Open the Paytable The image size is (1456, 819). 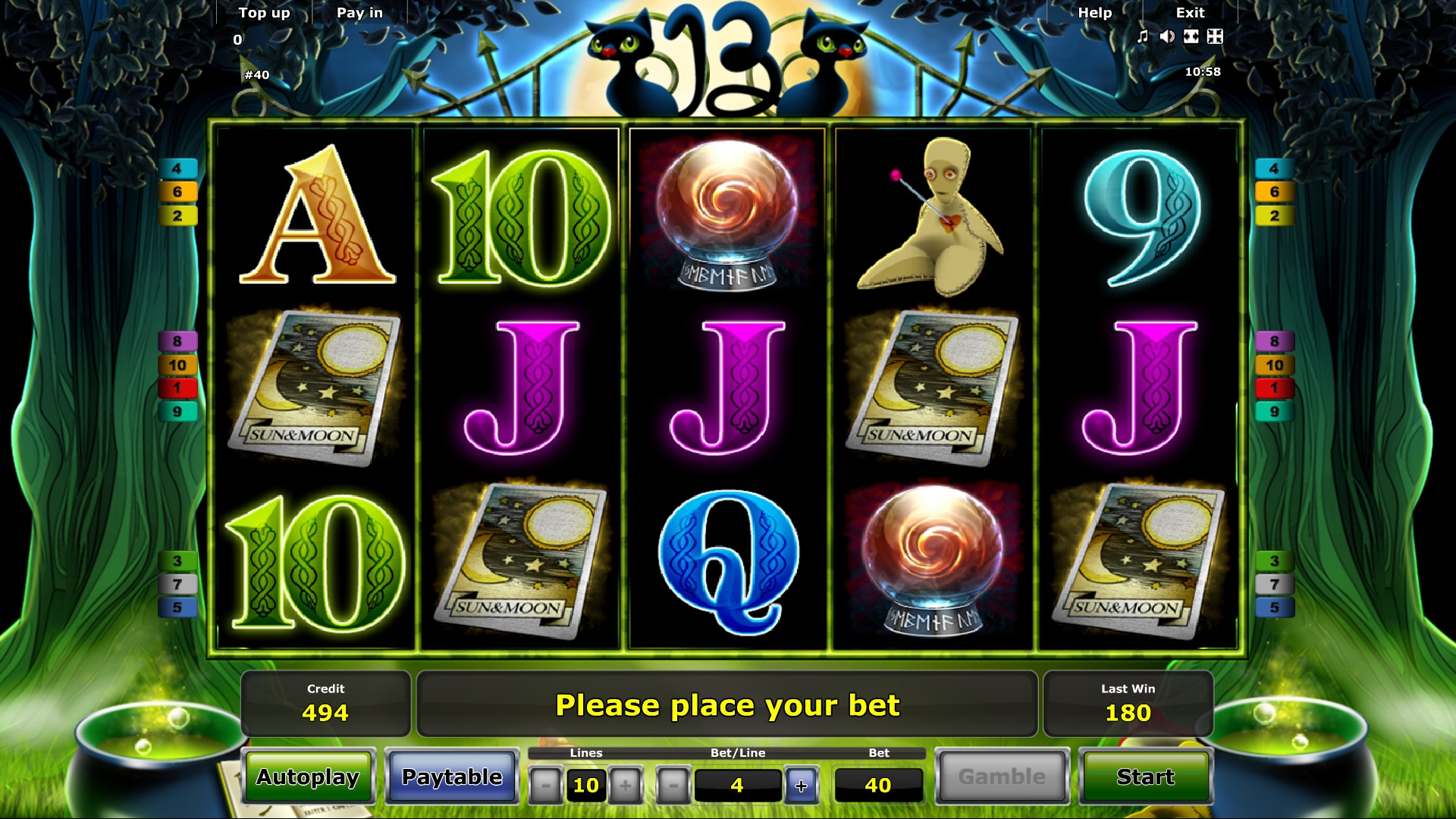click(452, 777)
